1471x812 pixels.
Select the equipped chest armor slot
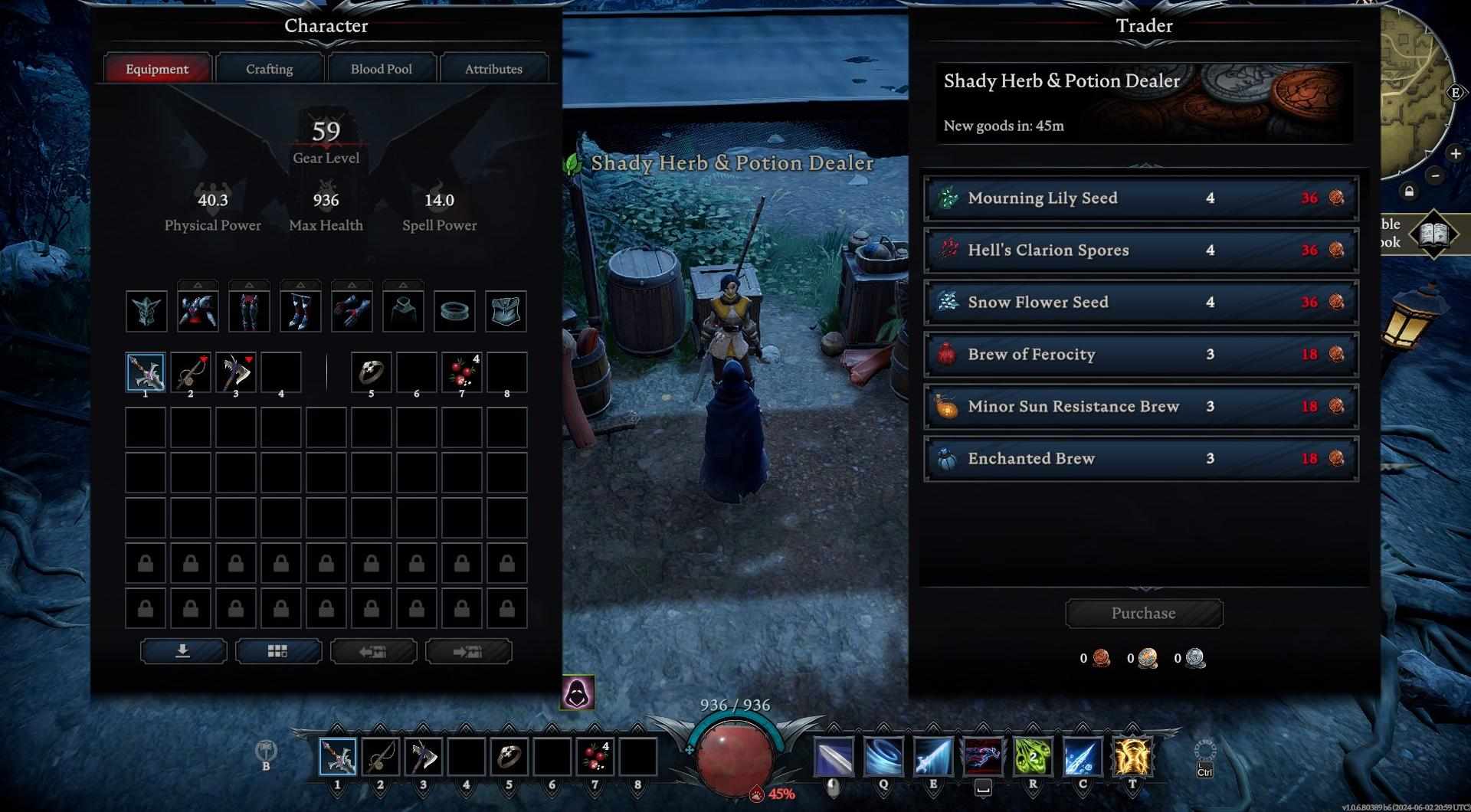tap(198, 311)
